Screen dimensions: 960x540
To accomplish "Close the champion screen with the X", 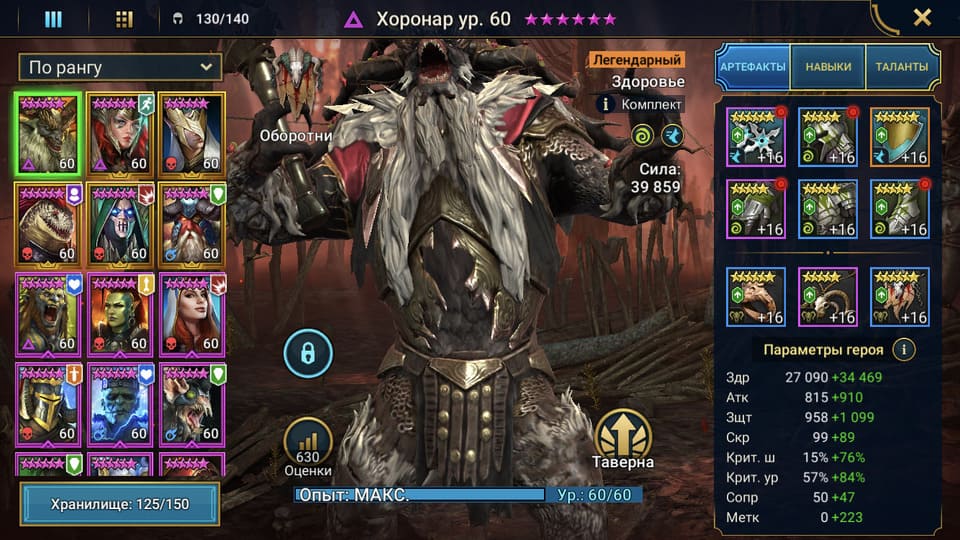I will pos(921,17).
